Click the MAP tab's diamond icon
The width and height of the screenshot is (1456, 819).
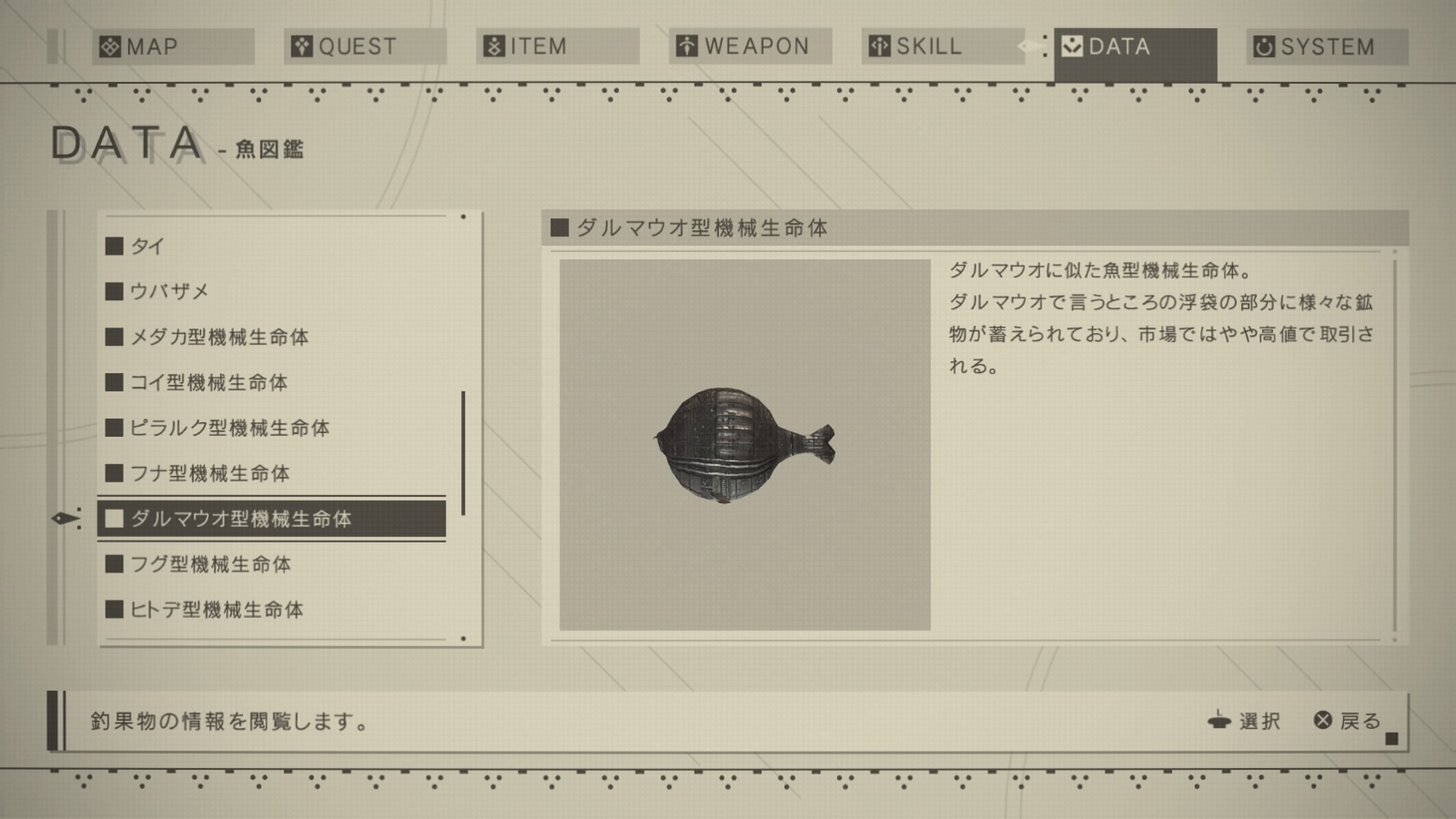pos(111,46)
